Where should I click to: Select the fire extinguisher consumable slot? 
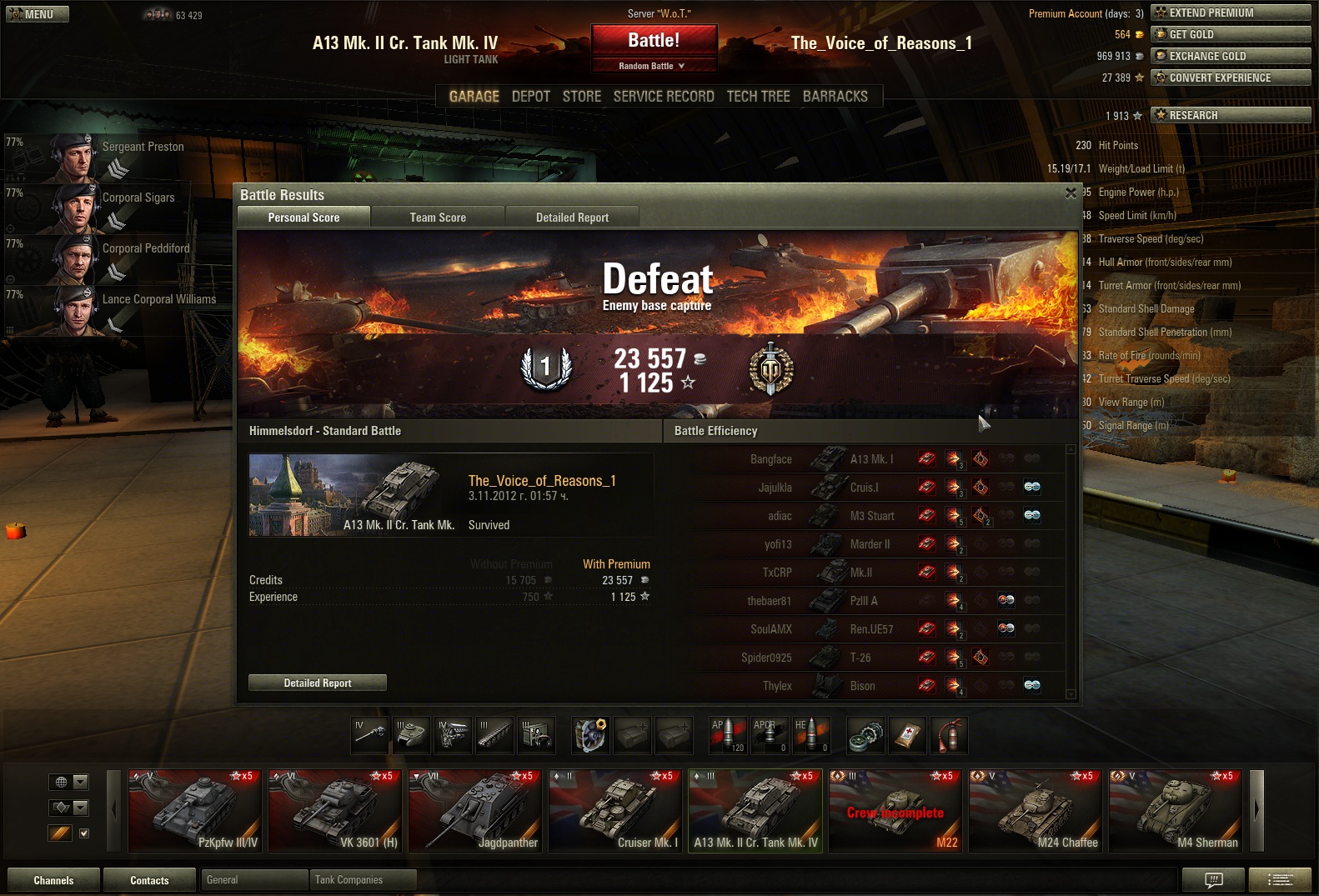coord(950,735)
